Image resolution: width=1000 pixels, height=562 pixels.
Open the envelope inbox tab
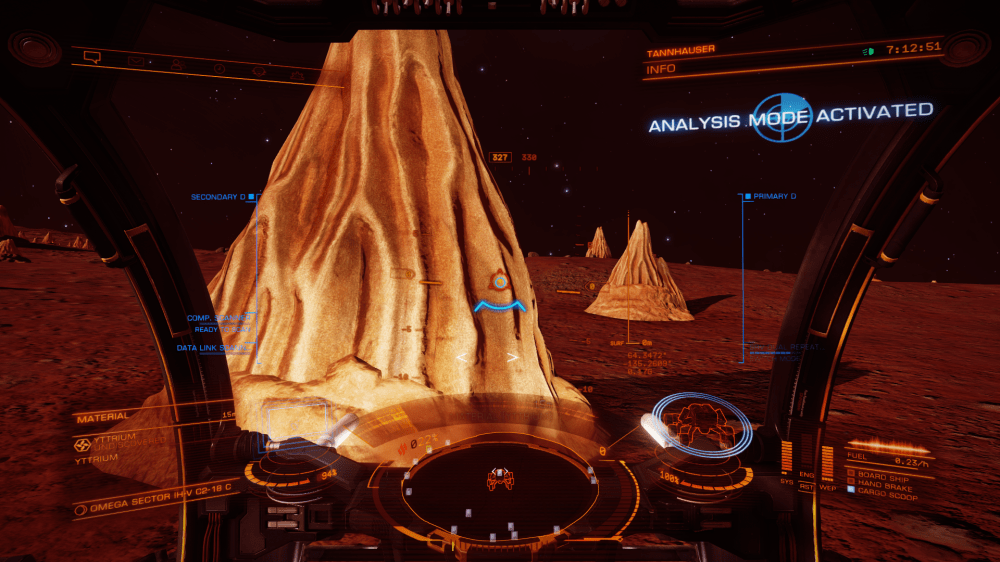coord(135,62)
